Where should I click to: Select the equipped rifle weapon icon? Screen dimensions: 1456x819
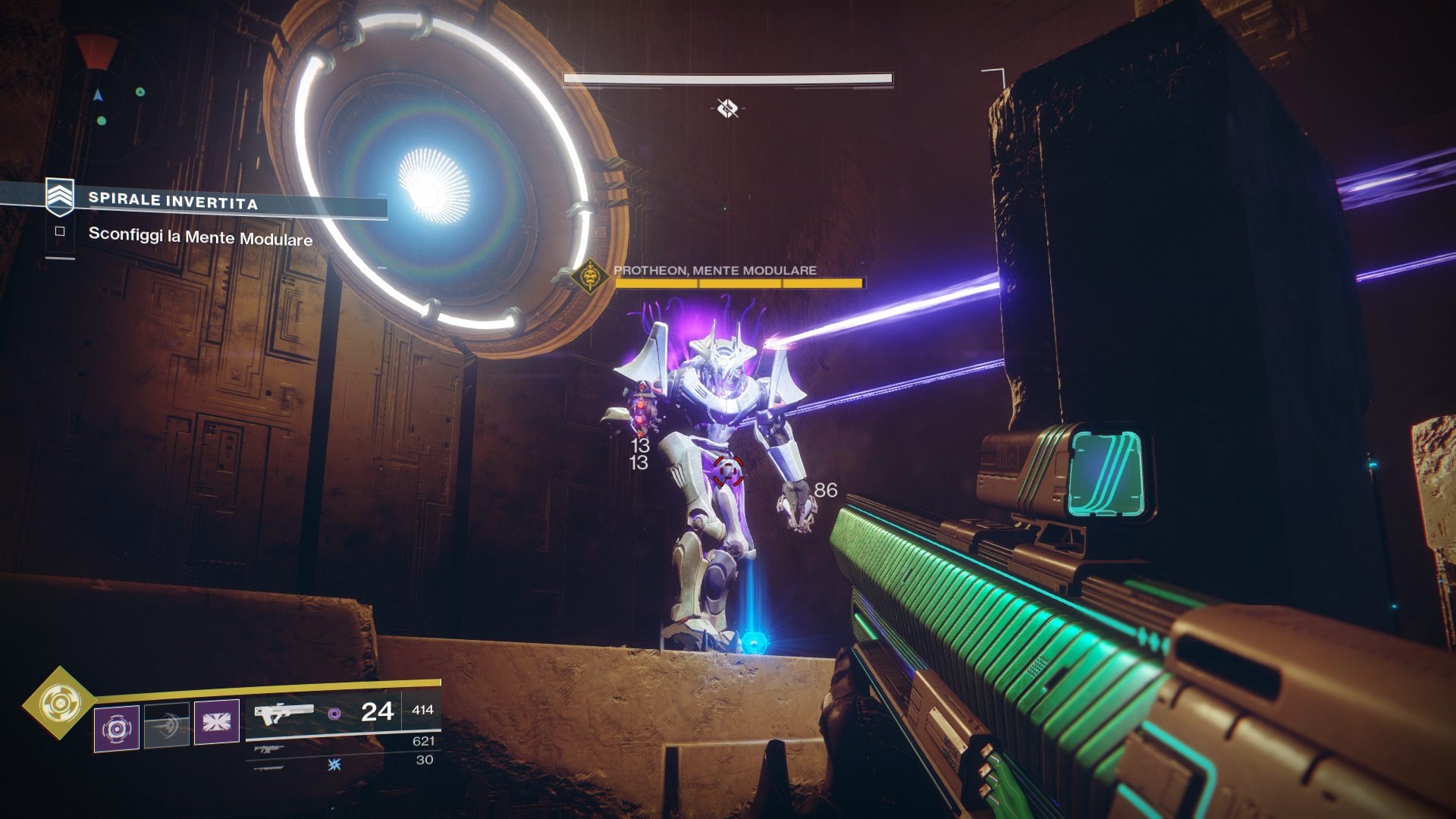tap(284, 713)
